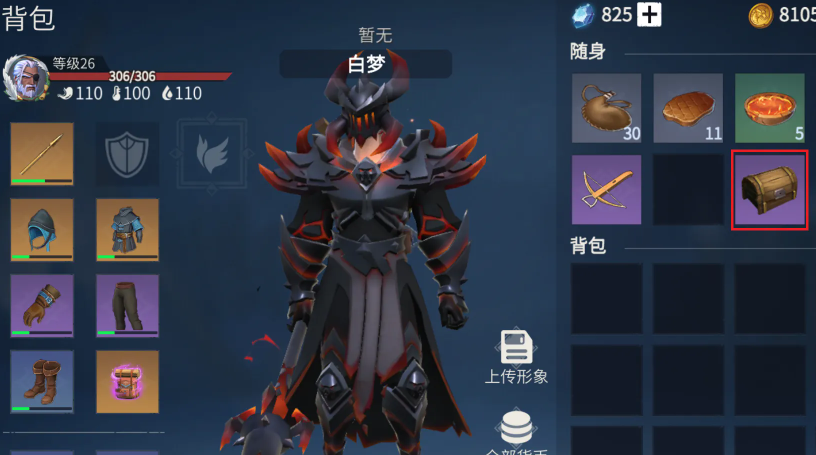Select the blue hood helmet slot
This screenshot has height=455, width=816.
[42, 230]
